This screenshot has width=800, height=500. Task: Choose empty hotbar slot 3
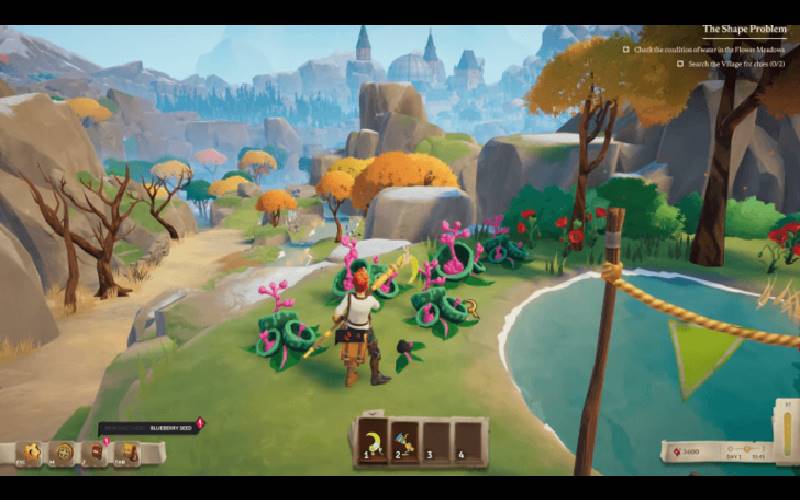[436, 440]
